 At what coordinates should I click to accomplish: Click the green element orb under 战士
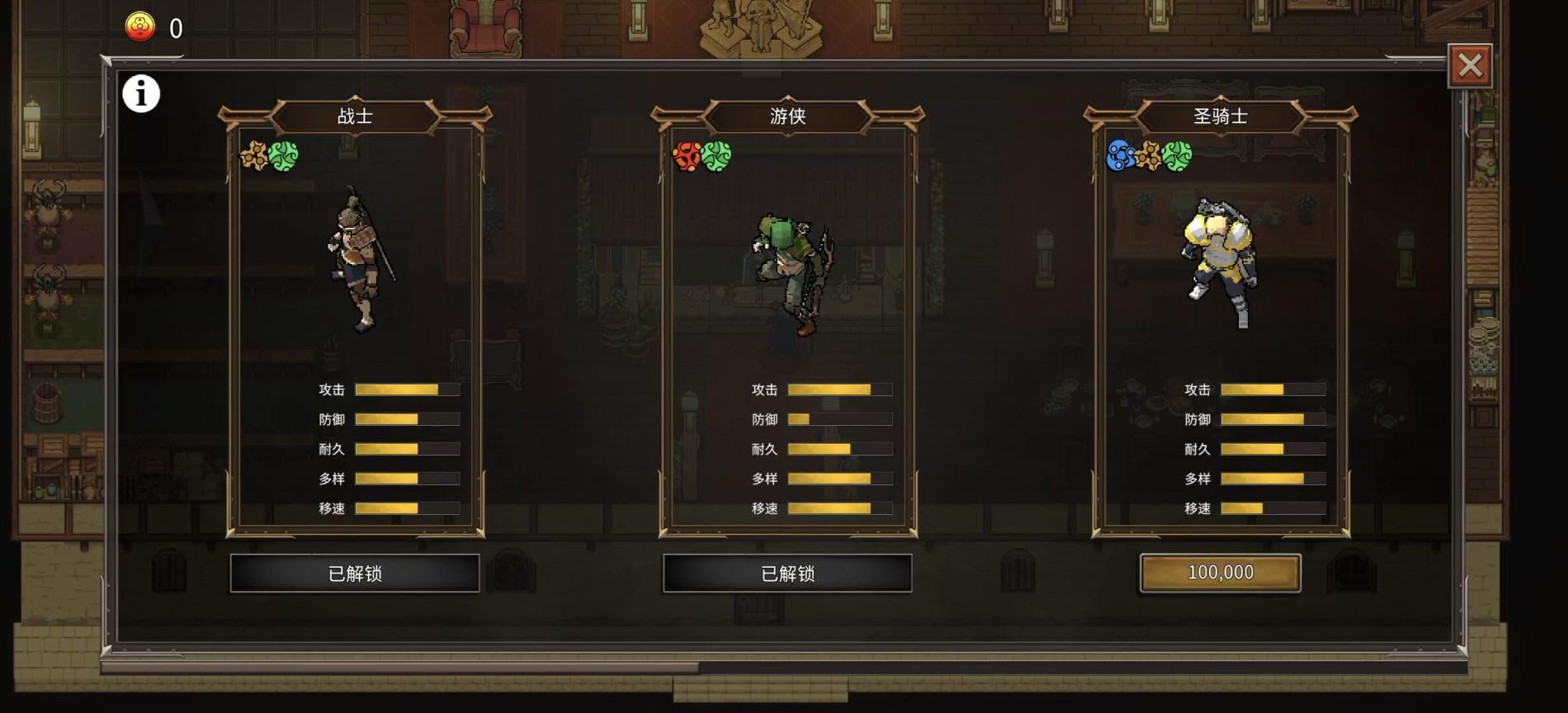[285, 155]
